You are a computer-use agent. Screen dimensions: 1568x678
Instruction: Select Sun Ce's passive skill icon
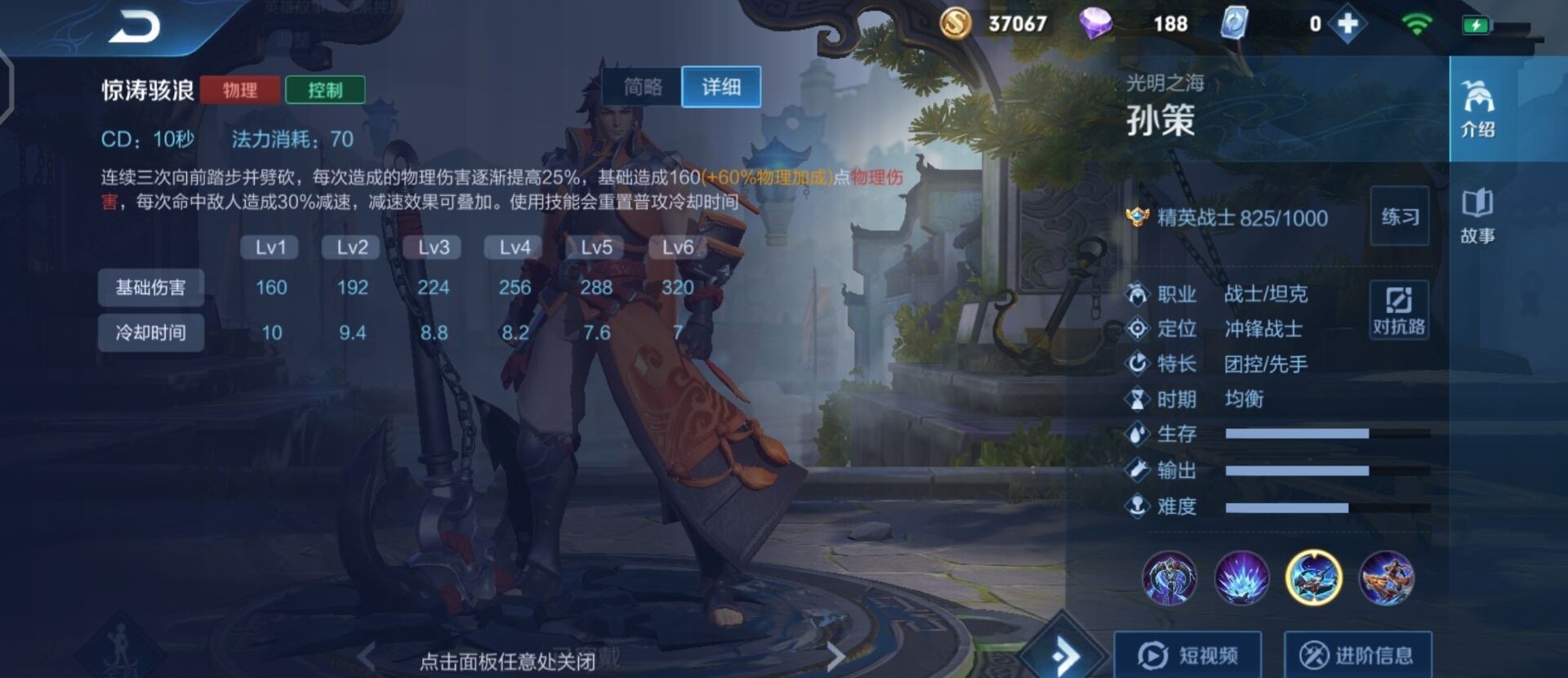pyautogui.click(x=1169, y=578)
